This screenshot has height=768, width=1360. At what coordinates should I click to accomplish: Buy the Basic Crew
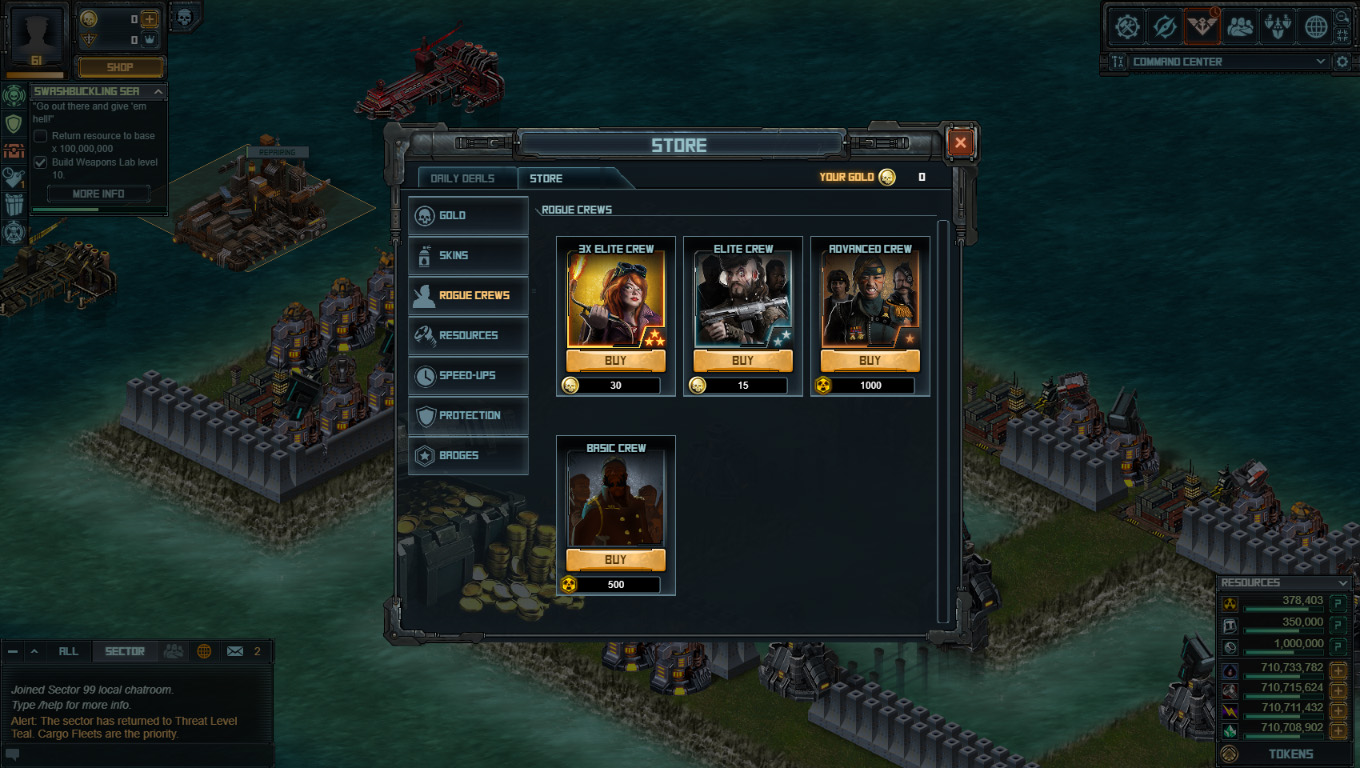click(x=616, y=560)
